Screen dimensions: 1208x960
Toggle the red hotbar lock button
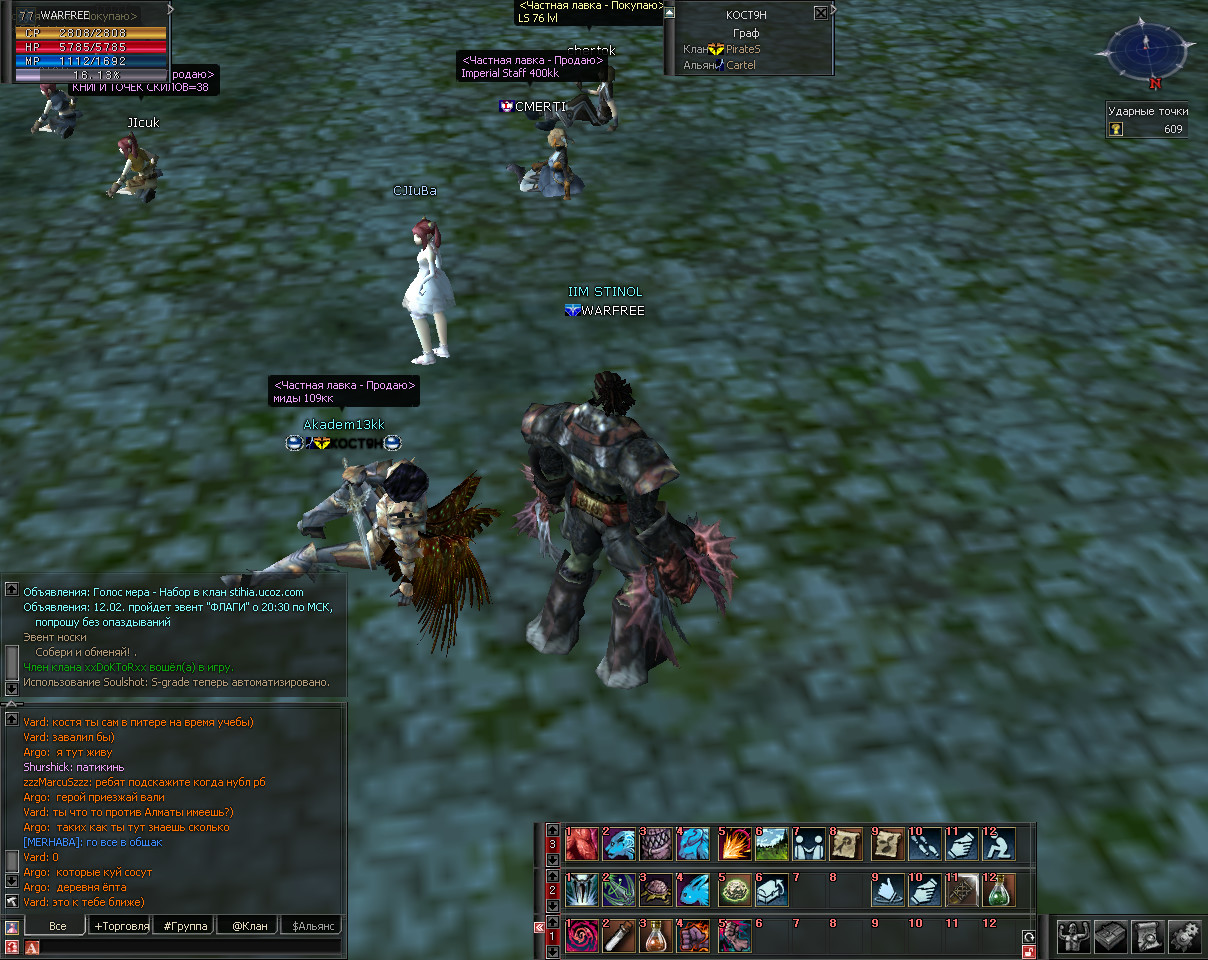click(x=1028, y=951)
